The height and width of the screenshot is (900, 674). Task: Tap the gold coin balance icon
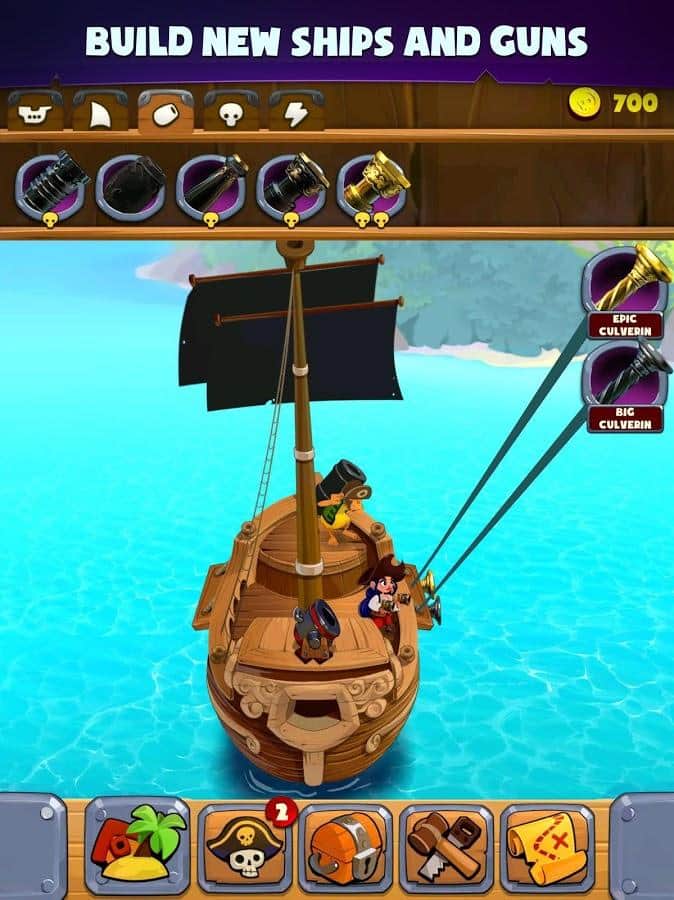(584, 103)
